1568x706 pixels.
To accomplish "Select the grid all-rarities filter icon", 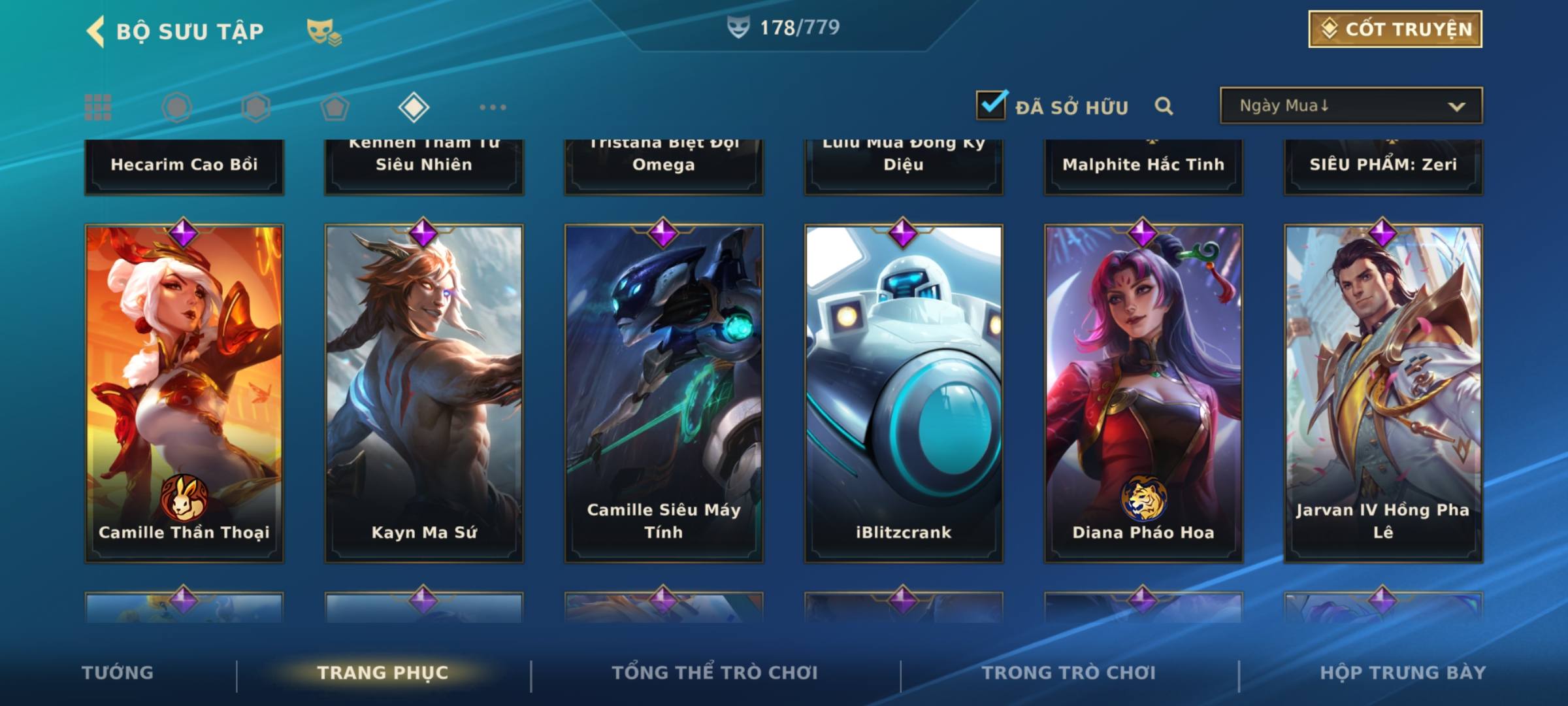I will coord(98,107).
